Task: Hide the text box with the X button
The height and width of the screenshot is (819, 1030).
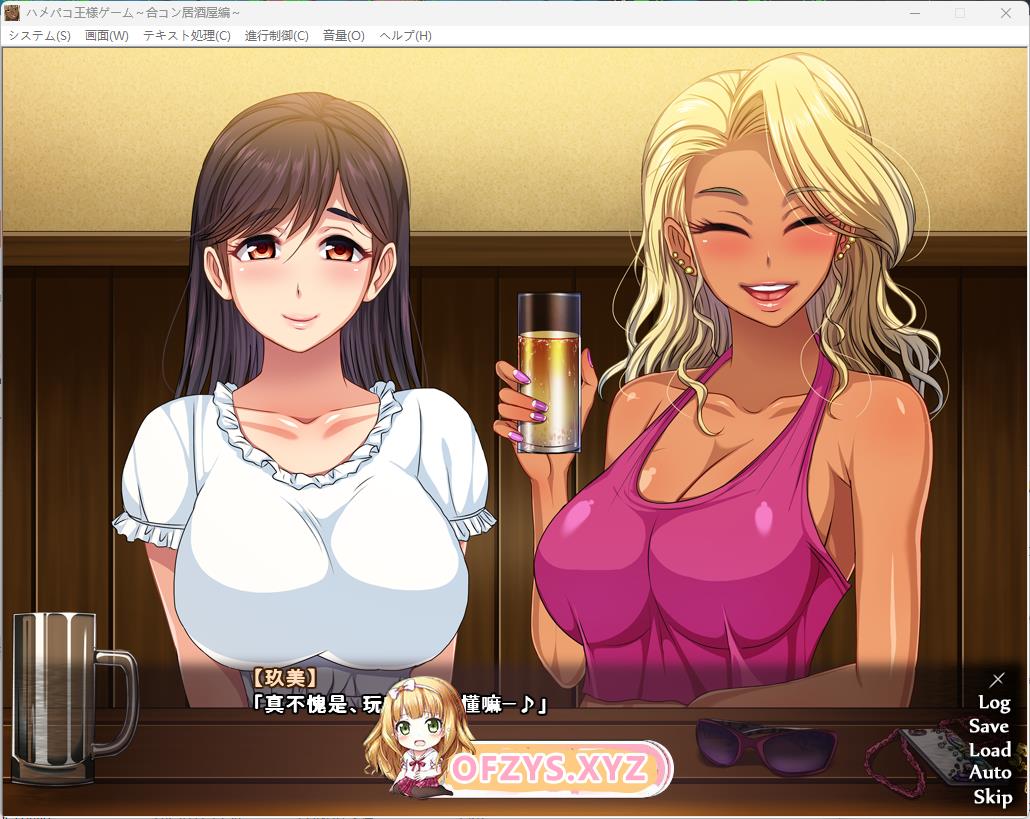Action: pos(997,680)
